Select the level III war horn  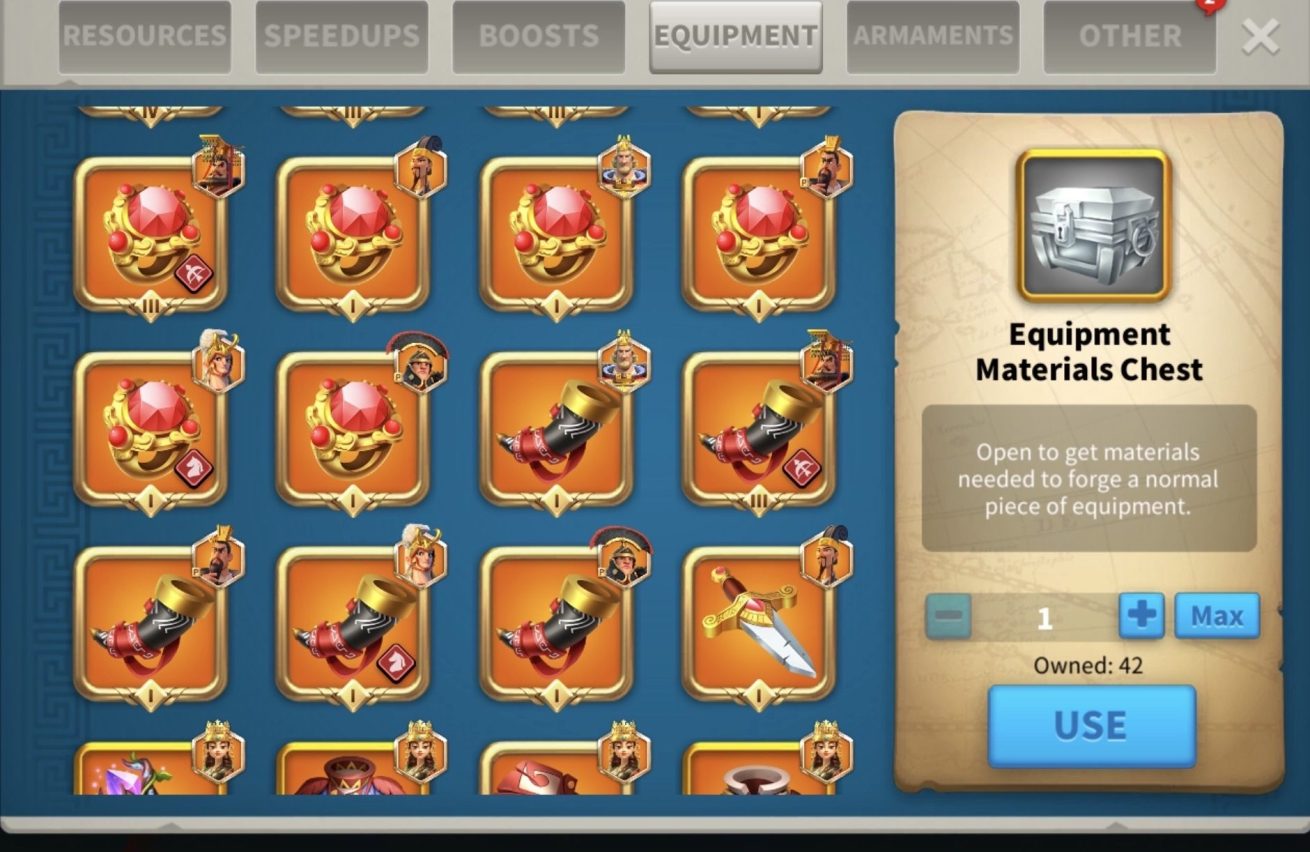point(758,429)
